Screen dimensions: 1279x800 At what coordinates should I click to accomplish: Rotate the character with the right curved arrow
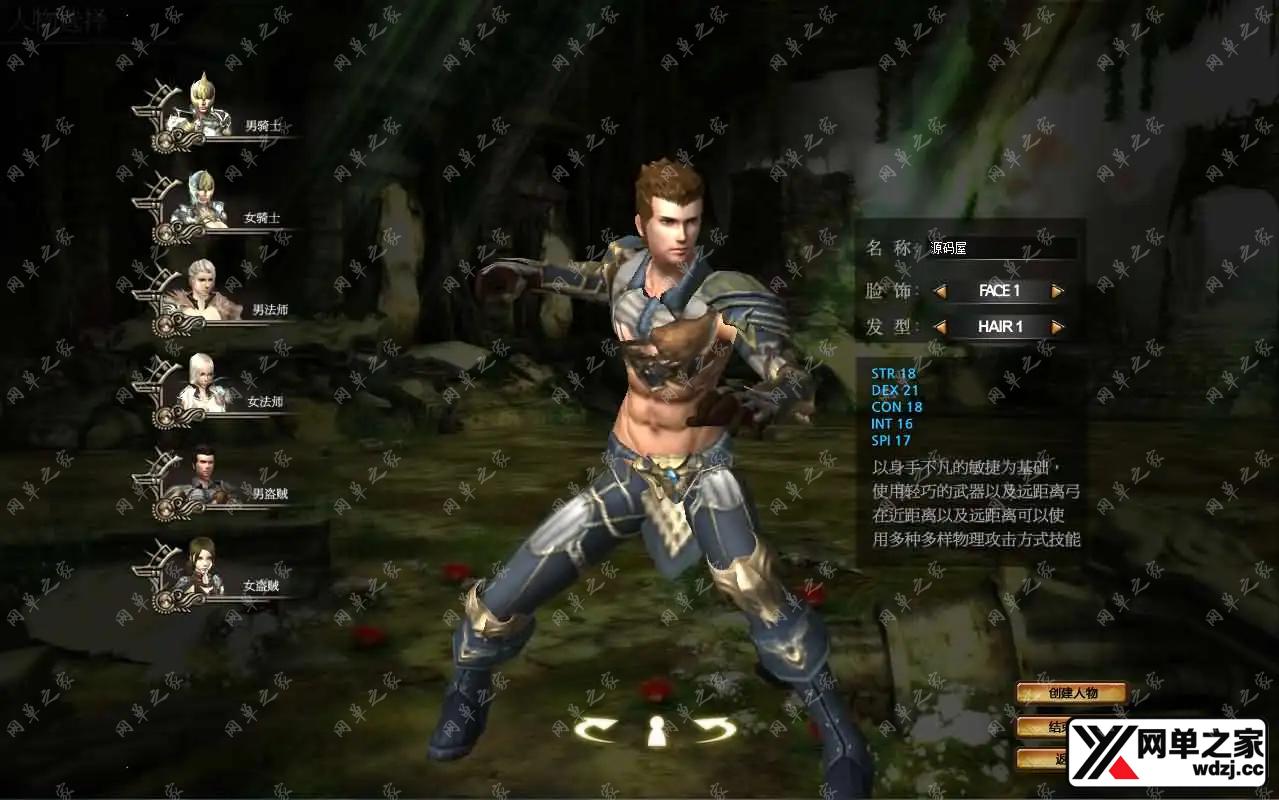point(715,730)
